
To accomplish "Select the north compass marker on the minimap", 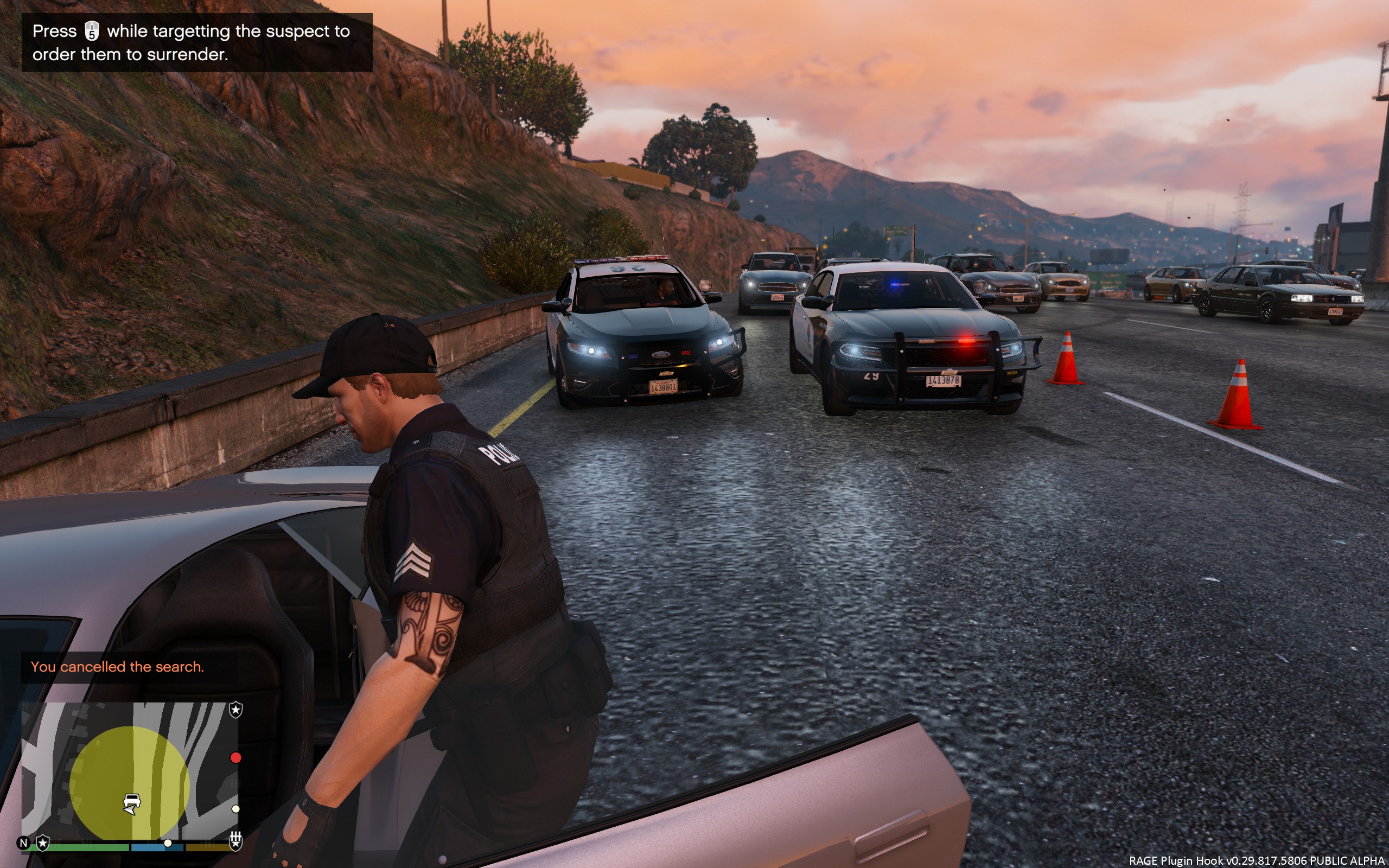I will [23, 843].
